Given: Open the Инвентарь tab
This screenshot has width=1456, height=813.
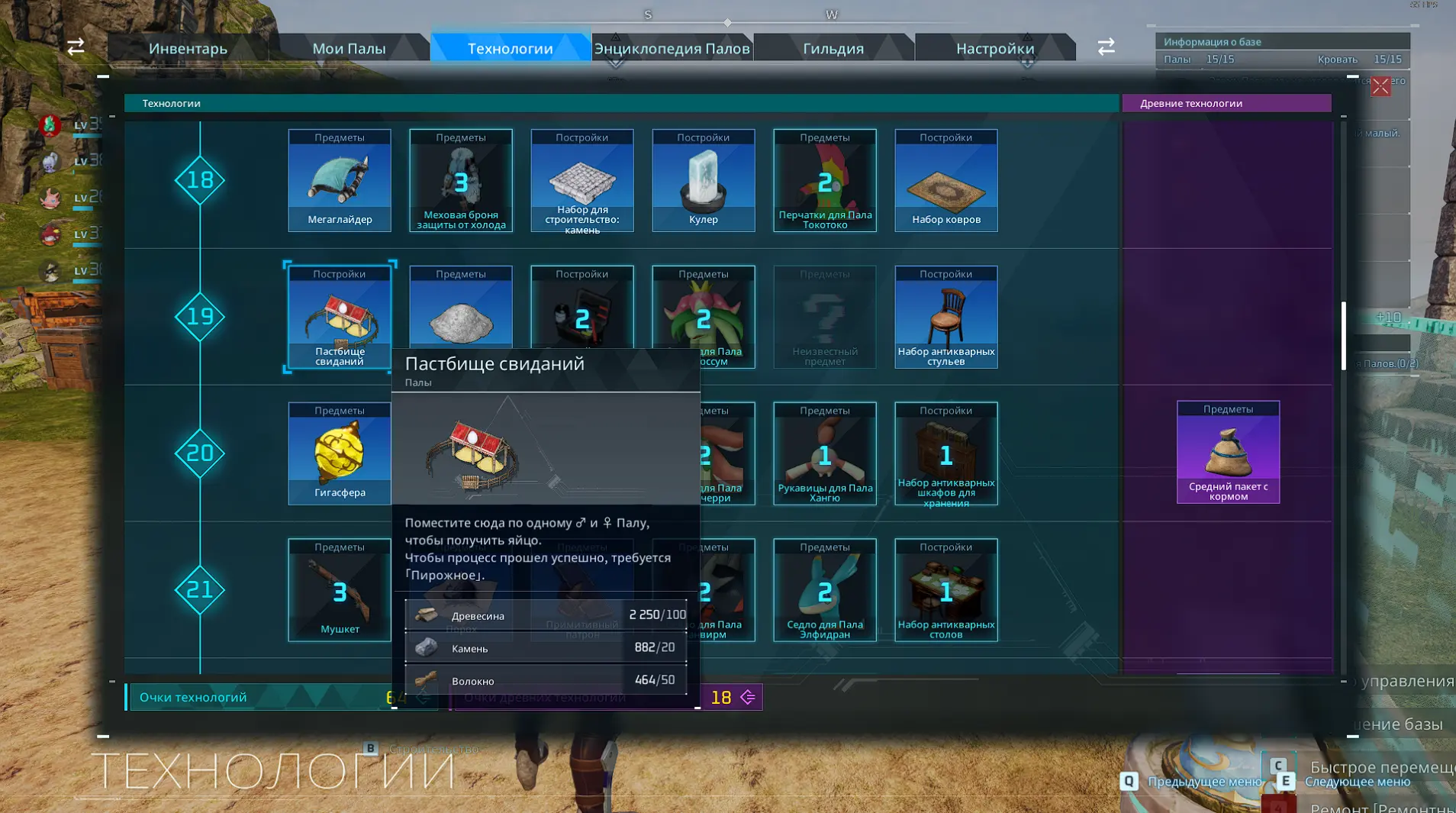Looking at the screenshot, I should tap(188, 48).
